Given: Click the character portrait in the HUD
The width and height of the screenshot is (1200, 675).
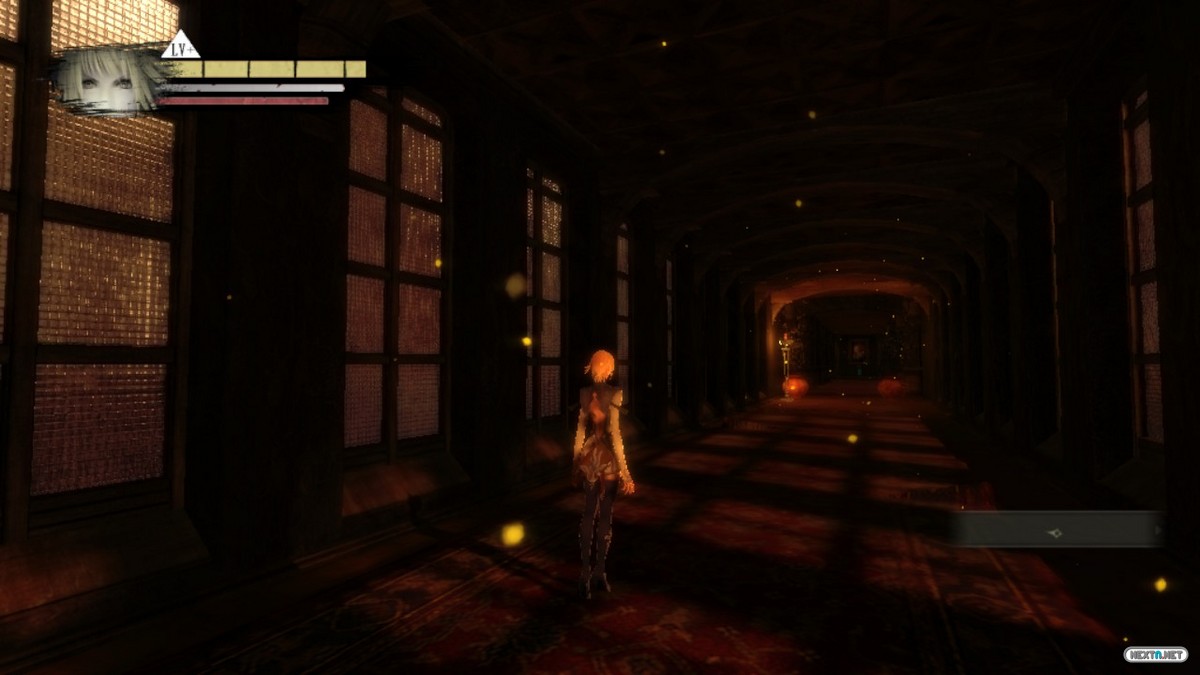Looking at the screenshot, I should tap(108, 82).
